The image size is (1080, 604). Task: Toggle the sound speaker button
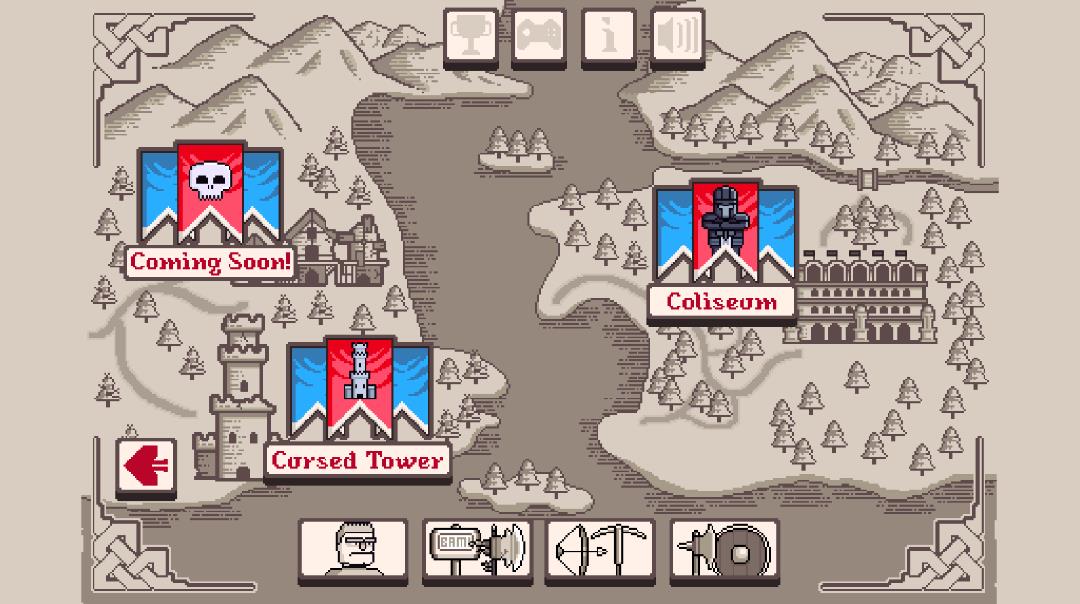[677, 37]
